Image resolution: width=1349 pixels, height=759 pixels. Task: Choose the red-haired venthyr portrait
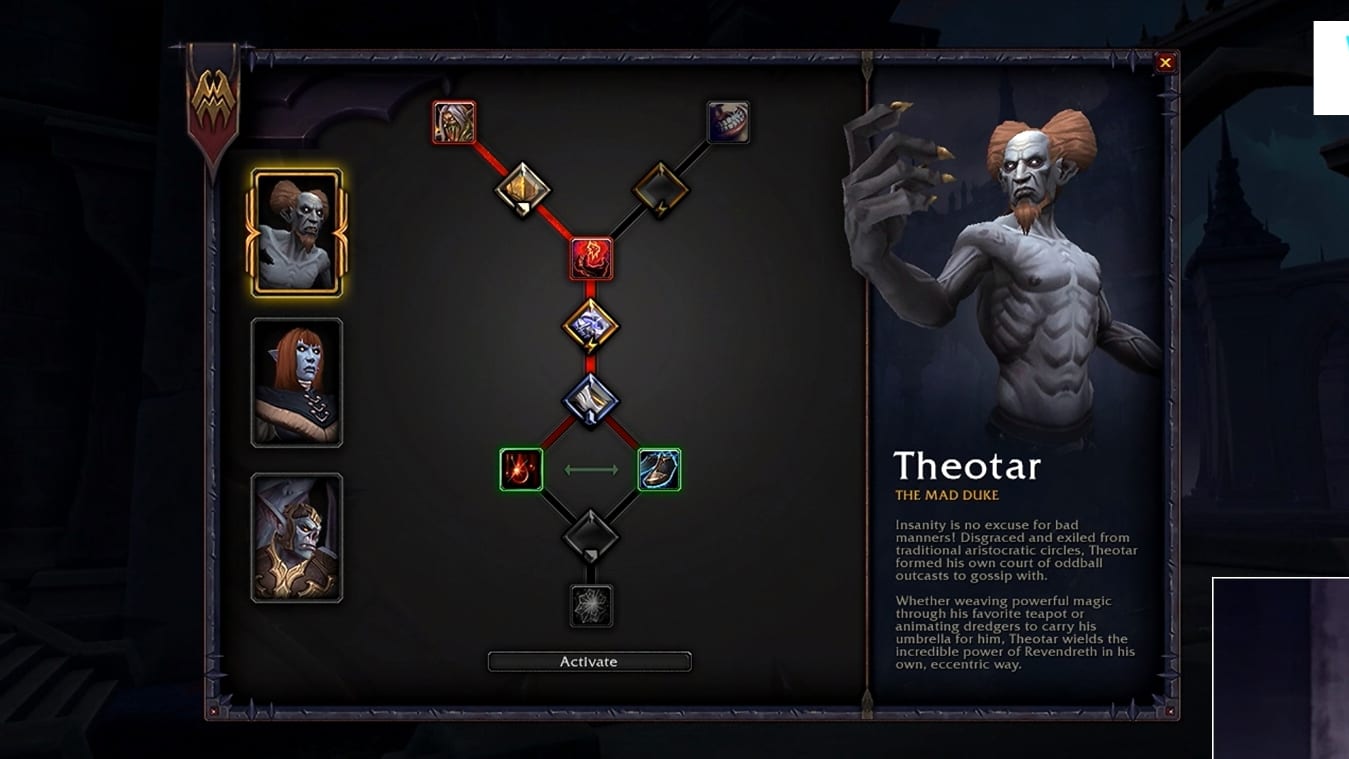point(297,383)
